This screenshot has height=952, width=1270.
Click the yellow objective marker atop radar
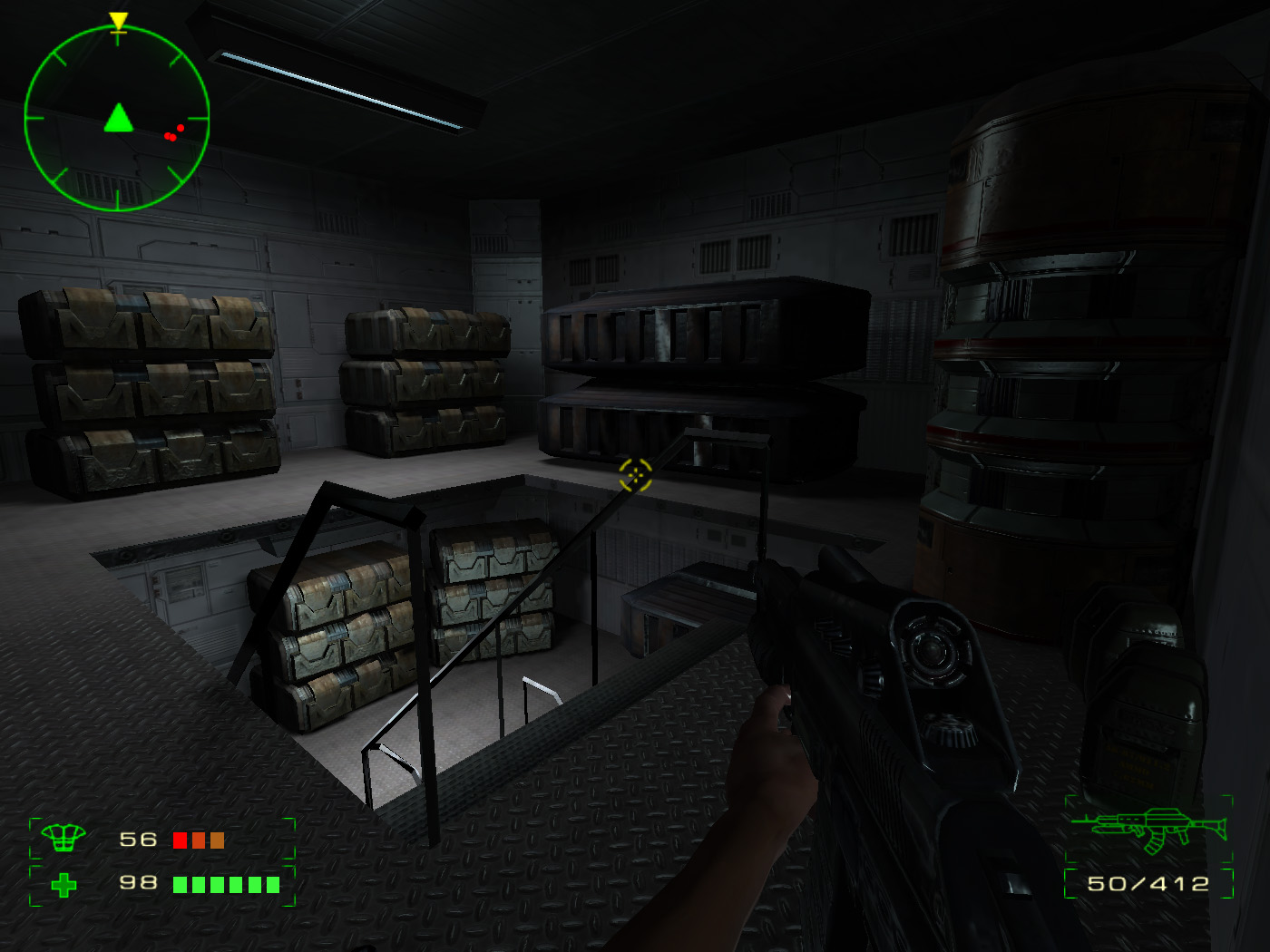118,22
